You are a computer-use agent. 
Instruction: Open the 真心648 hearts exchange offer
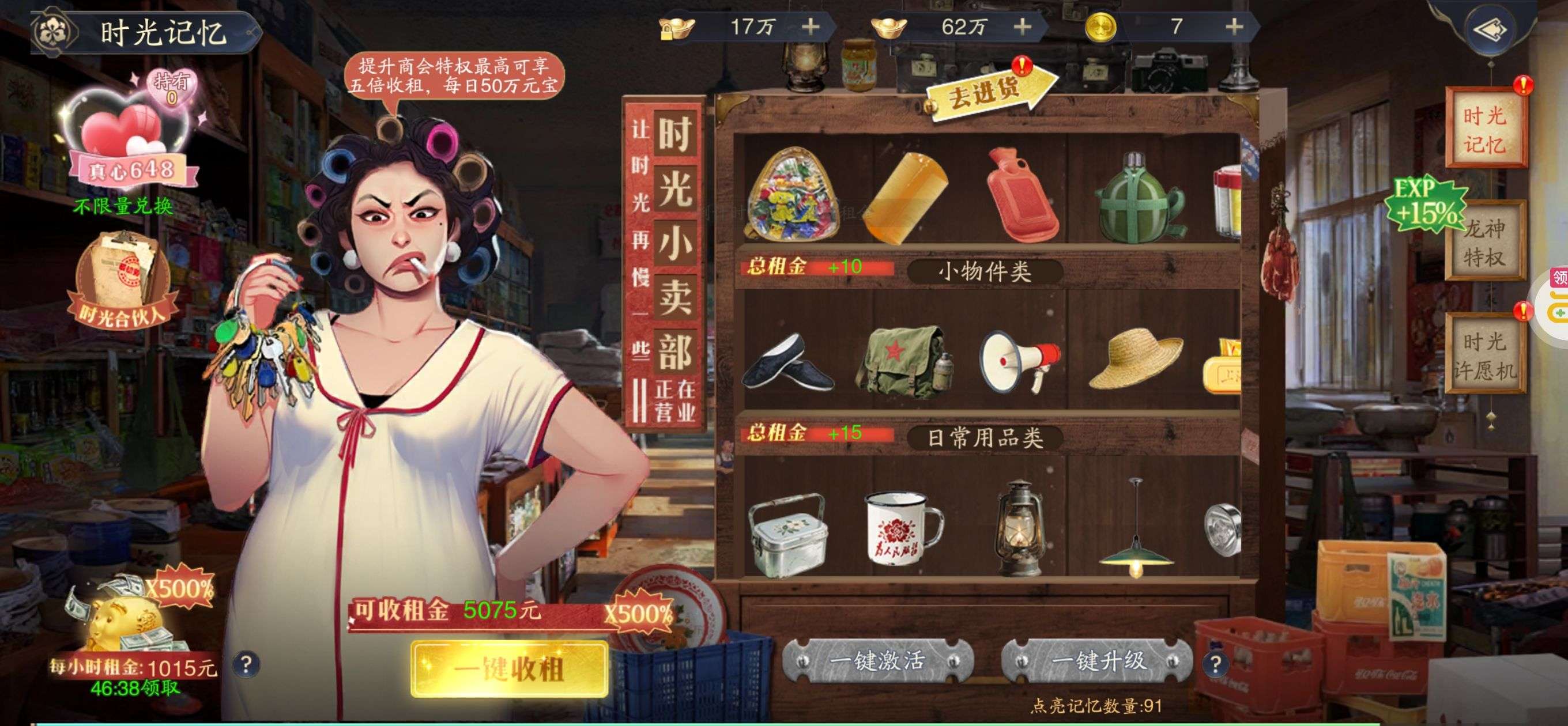click(131, 143)
